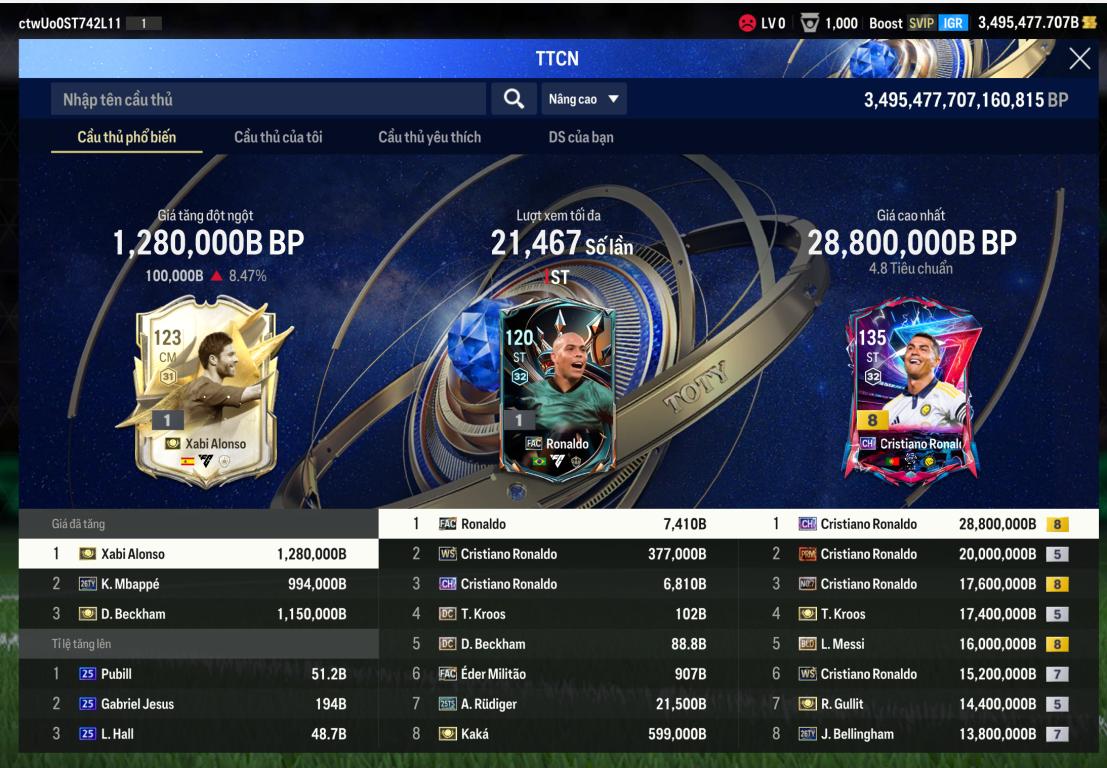Pick the Gabriel Jesus row

tap(198, 704)
